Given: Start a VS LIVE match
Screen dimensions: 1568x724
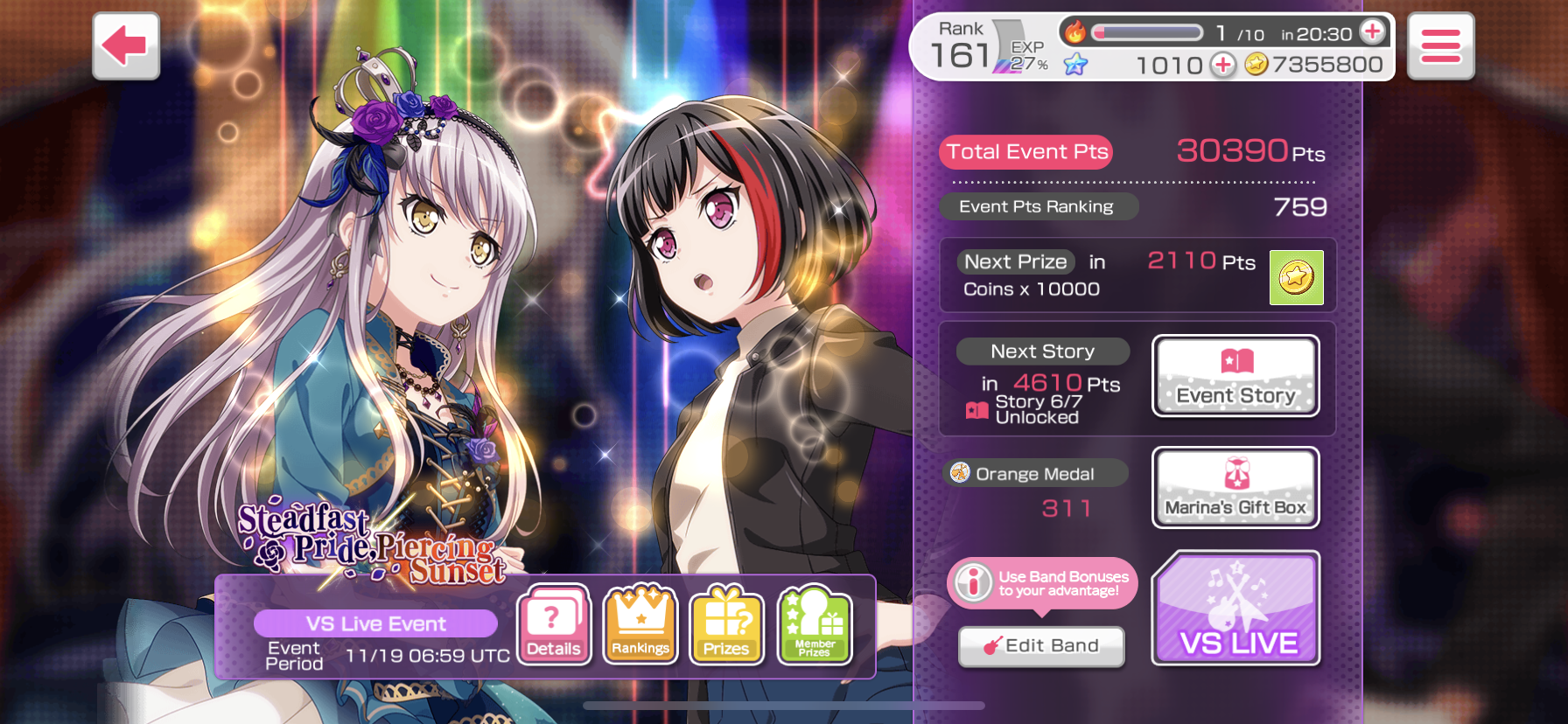Looking at the screenshot, I should (x=1236, y=609).
